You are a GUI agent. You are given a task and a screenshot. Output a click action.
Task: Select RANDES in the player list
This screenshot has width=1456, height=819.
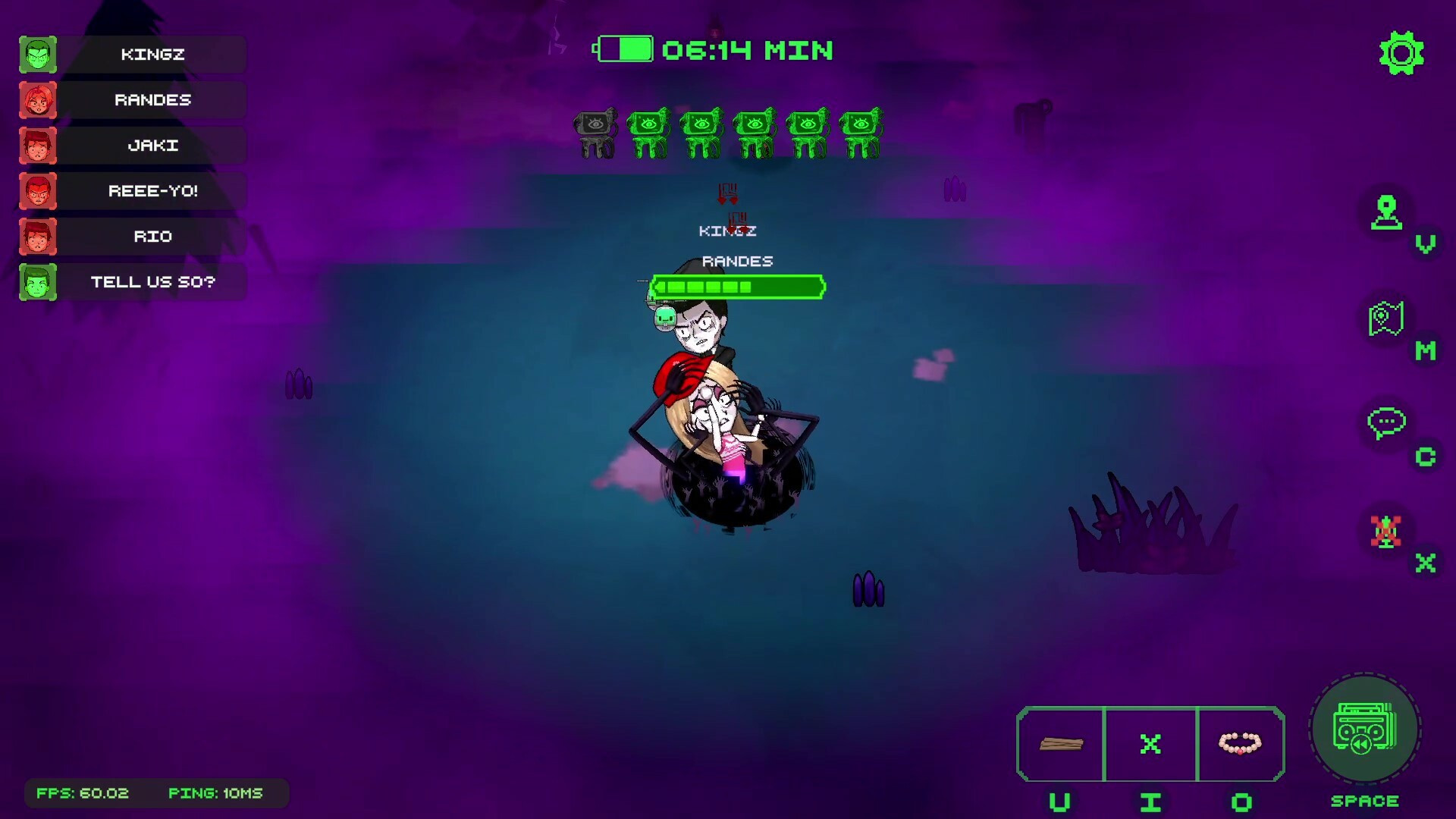[x=152, y=100]
